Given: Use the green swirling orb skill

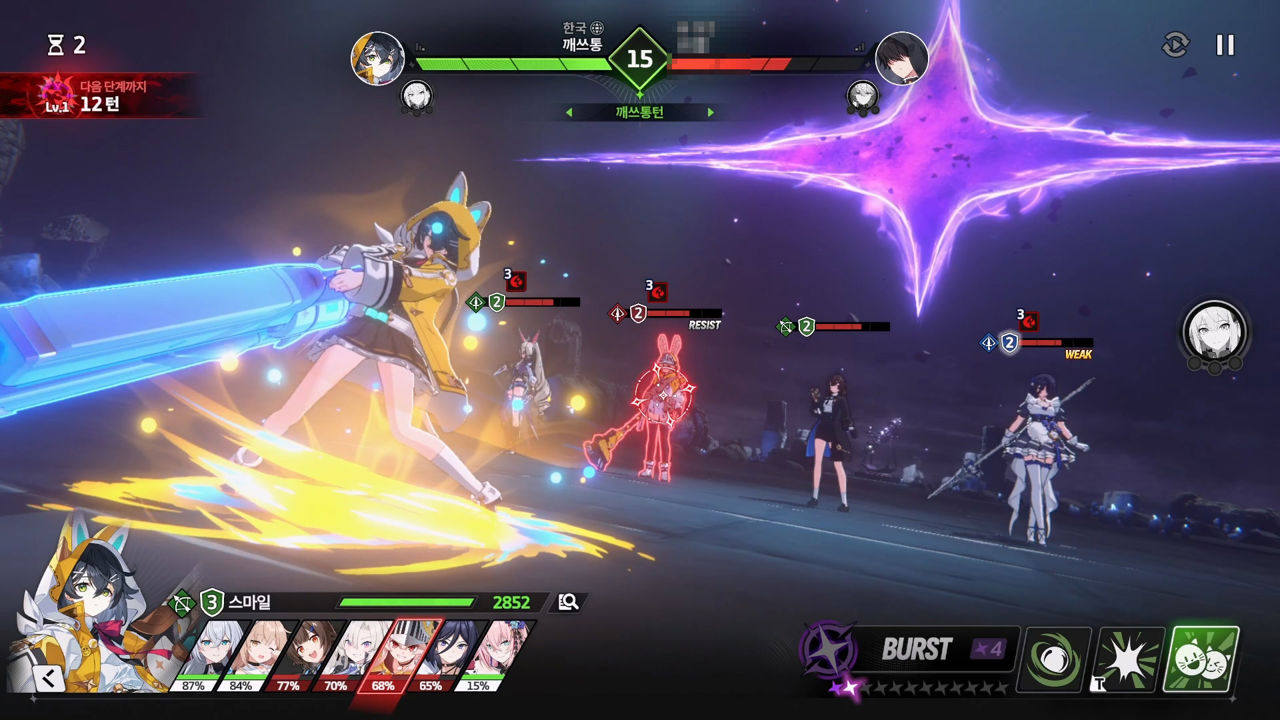Looking at the screenshot, I should [x=1053, y=659].
